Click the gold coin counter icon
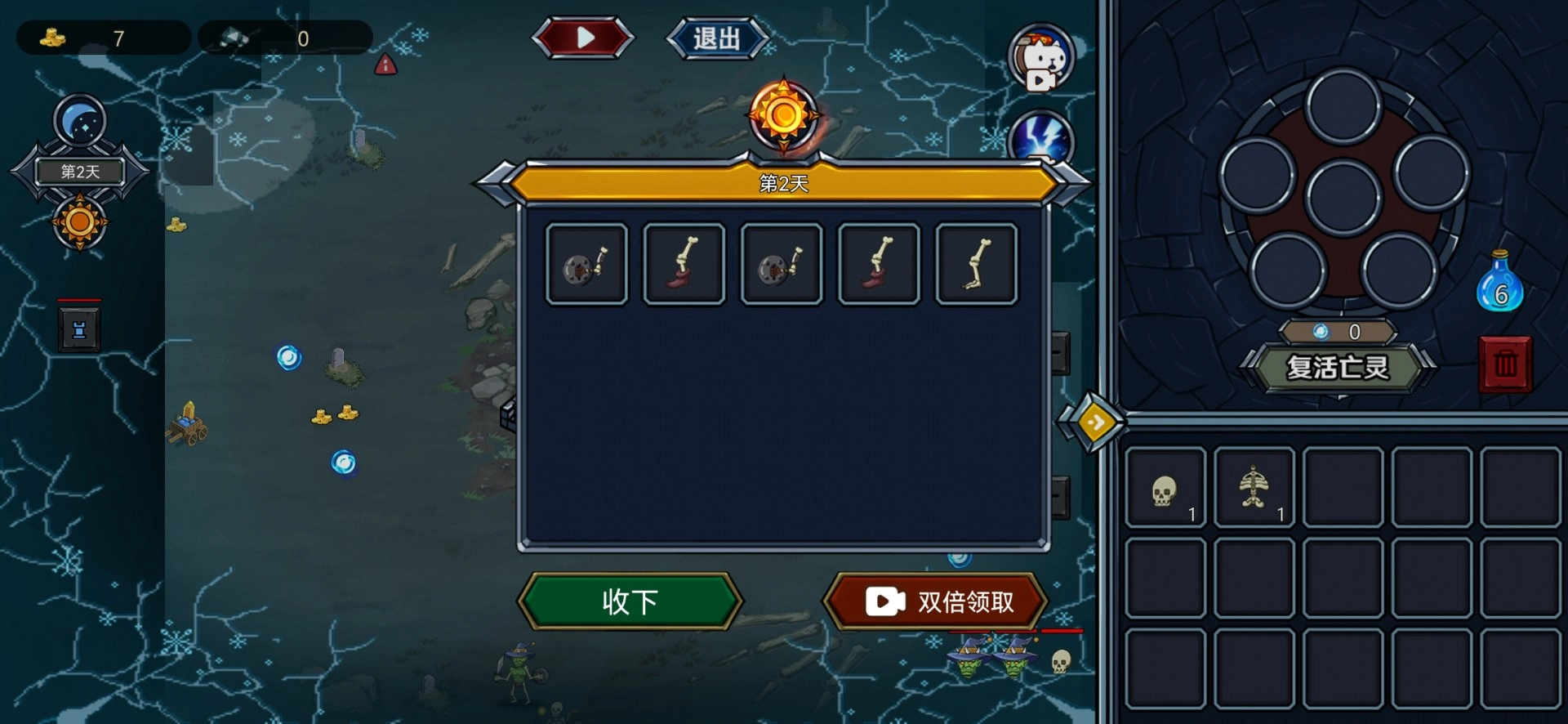Viewport: 1568px width, 724px height. (x=51, y=37)
